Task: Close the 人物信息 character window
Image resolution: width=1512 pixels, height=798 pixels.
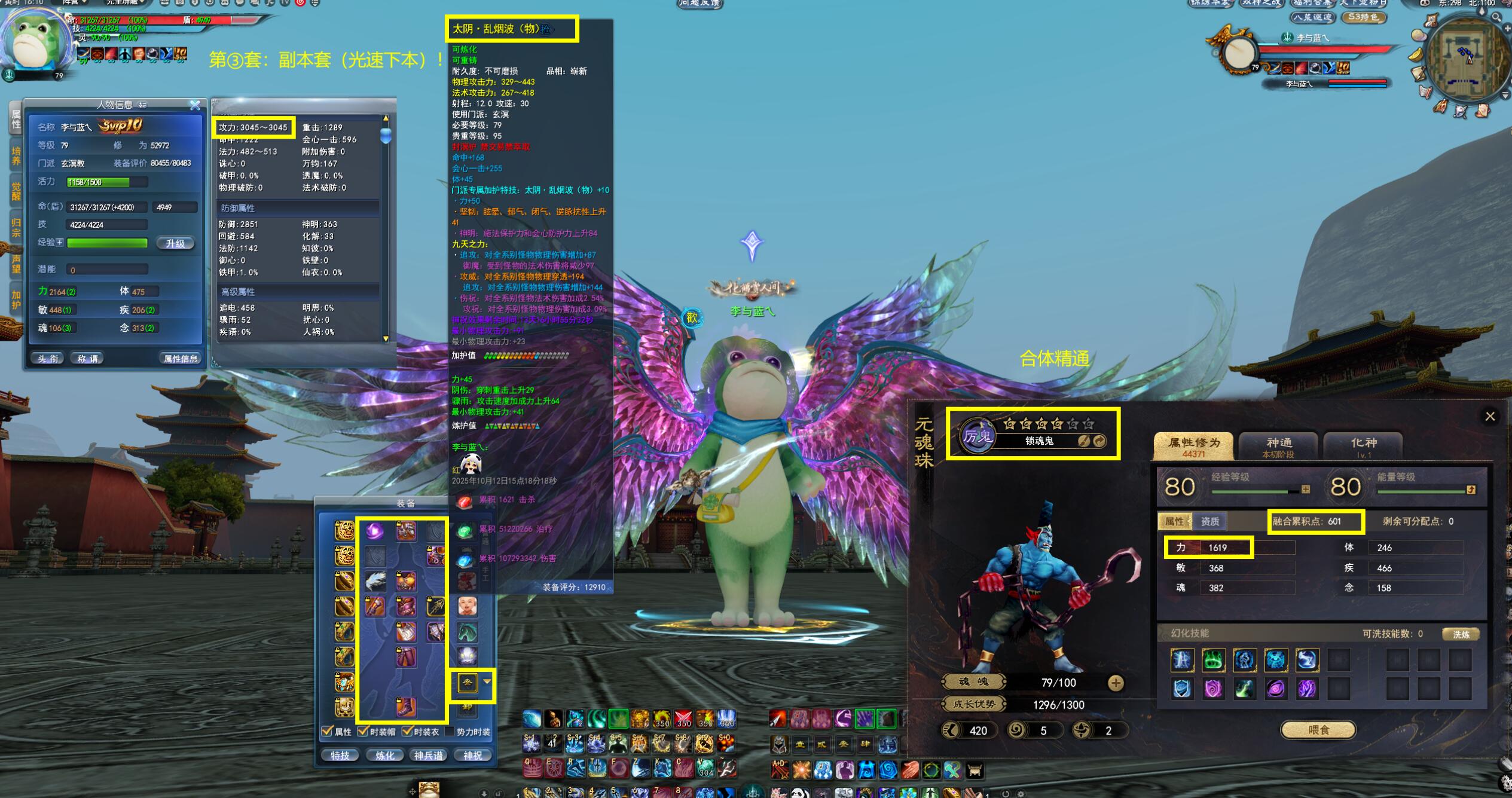Action: (x=195, y=105)
